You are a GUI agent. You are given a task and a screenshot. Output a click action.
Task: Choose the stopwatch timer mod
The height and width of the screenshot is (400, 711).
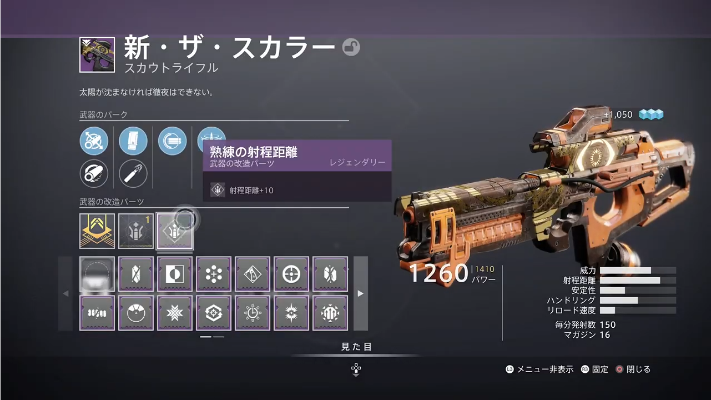pos(252,312)
